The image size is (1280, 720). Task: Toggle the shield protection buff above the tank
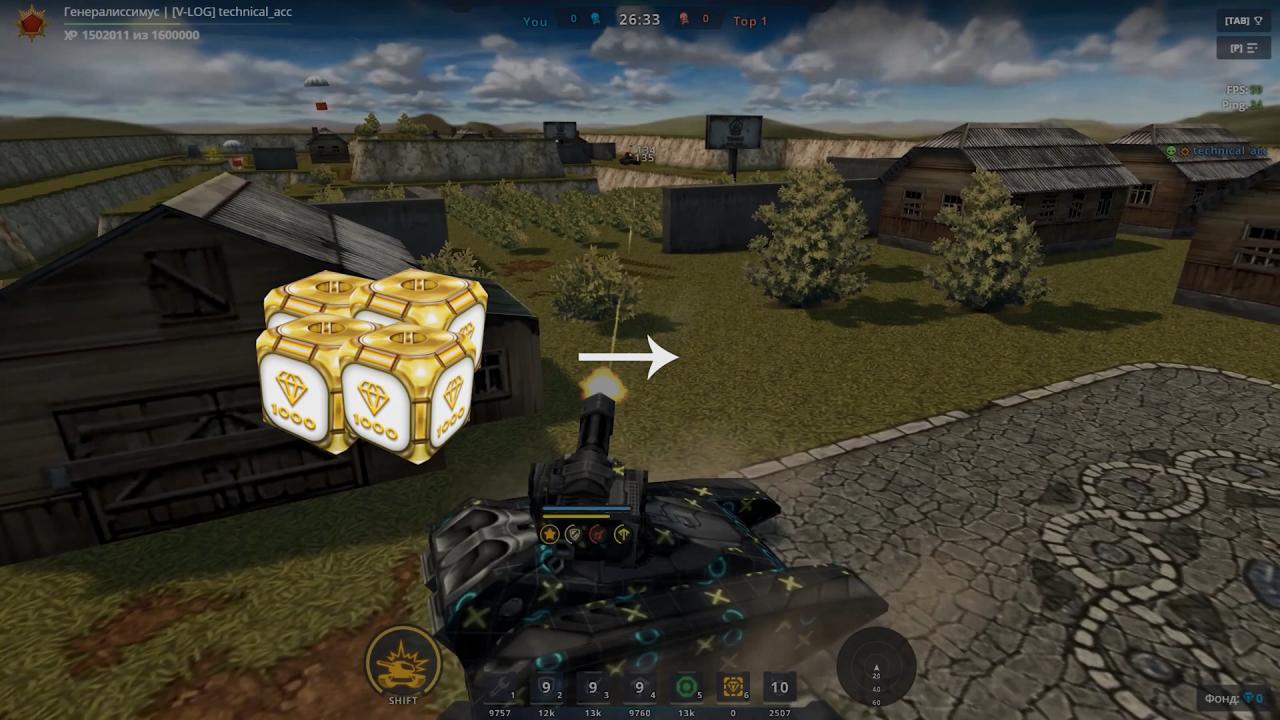[573, 533]
